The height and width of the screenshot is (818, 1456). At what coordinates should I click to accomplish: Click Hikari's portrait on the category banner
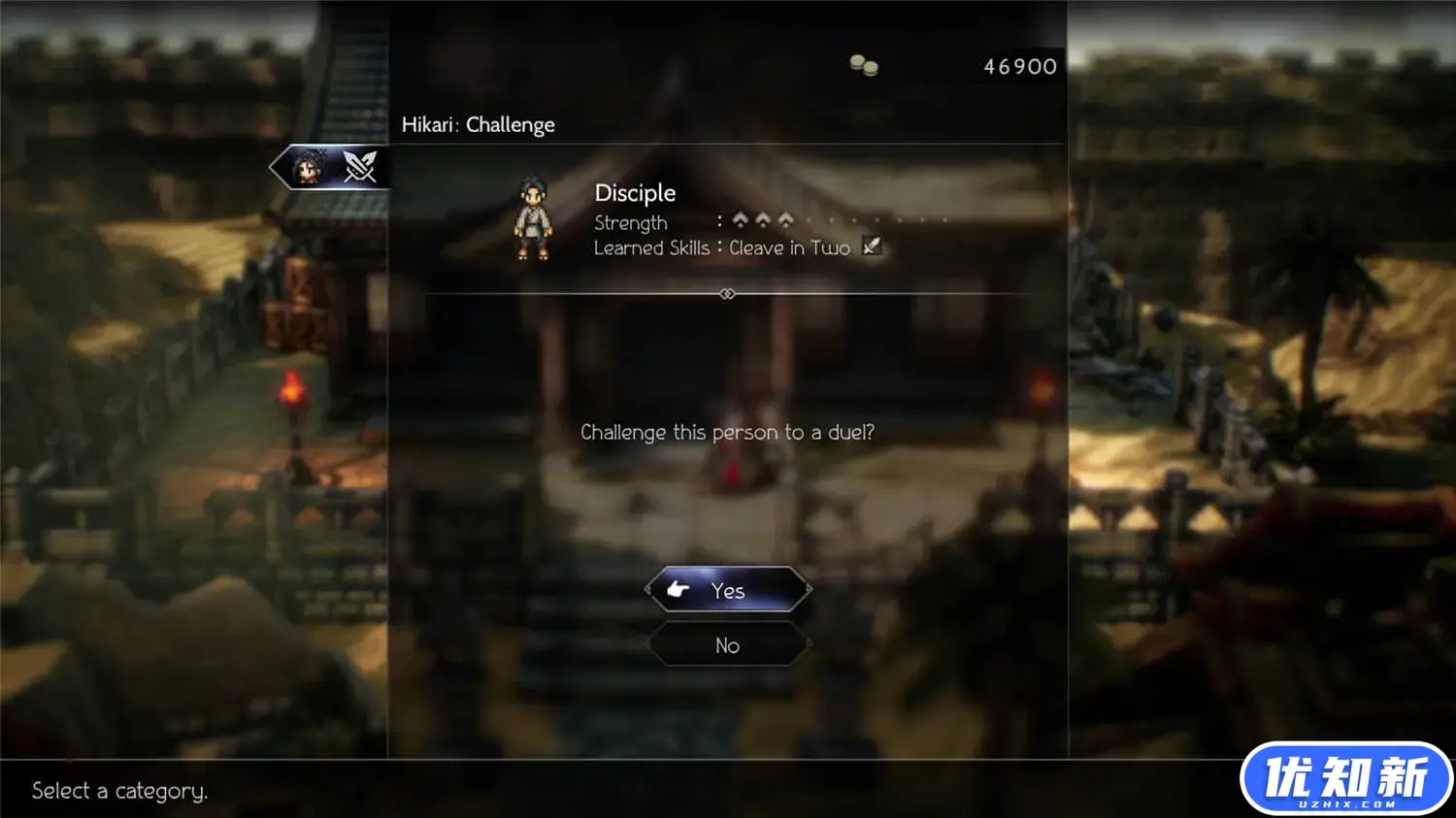pyautogui.click(x=309, y=166)
